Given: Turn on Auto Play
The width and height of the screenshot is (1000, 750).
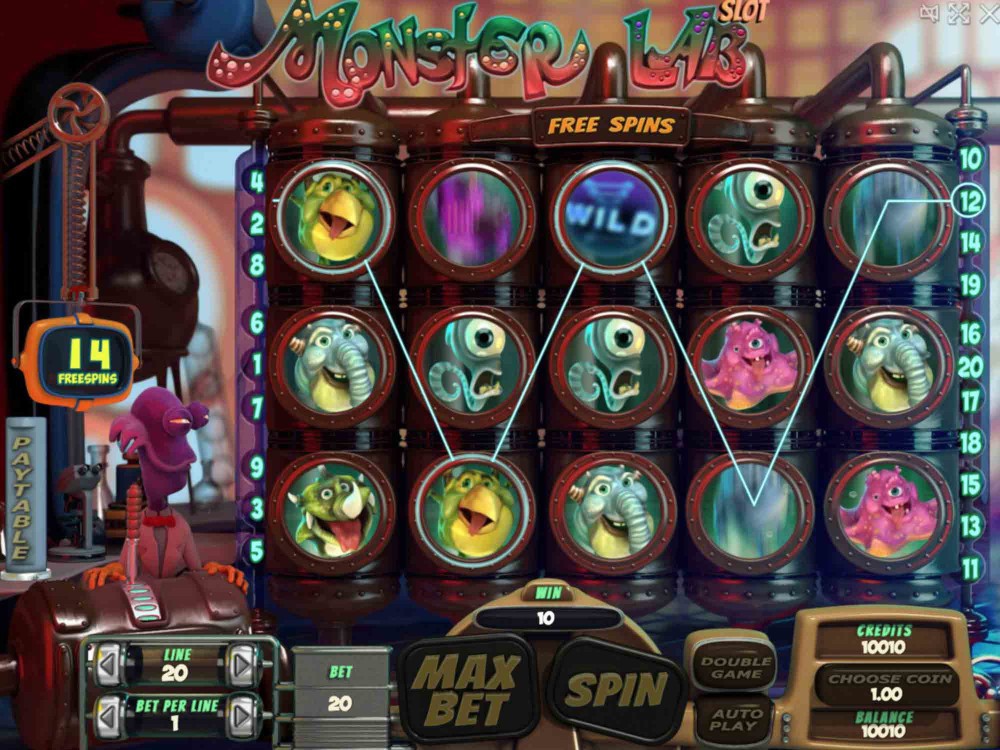Looking at the screenshot, I should [x=734, y=718].
